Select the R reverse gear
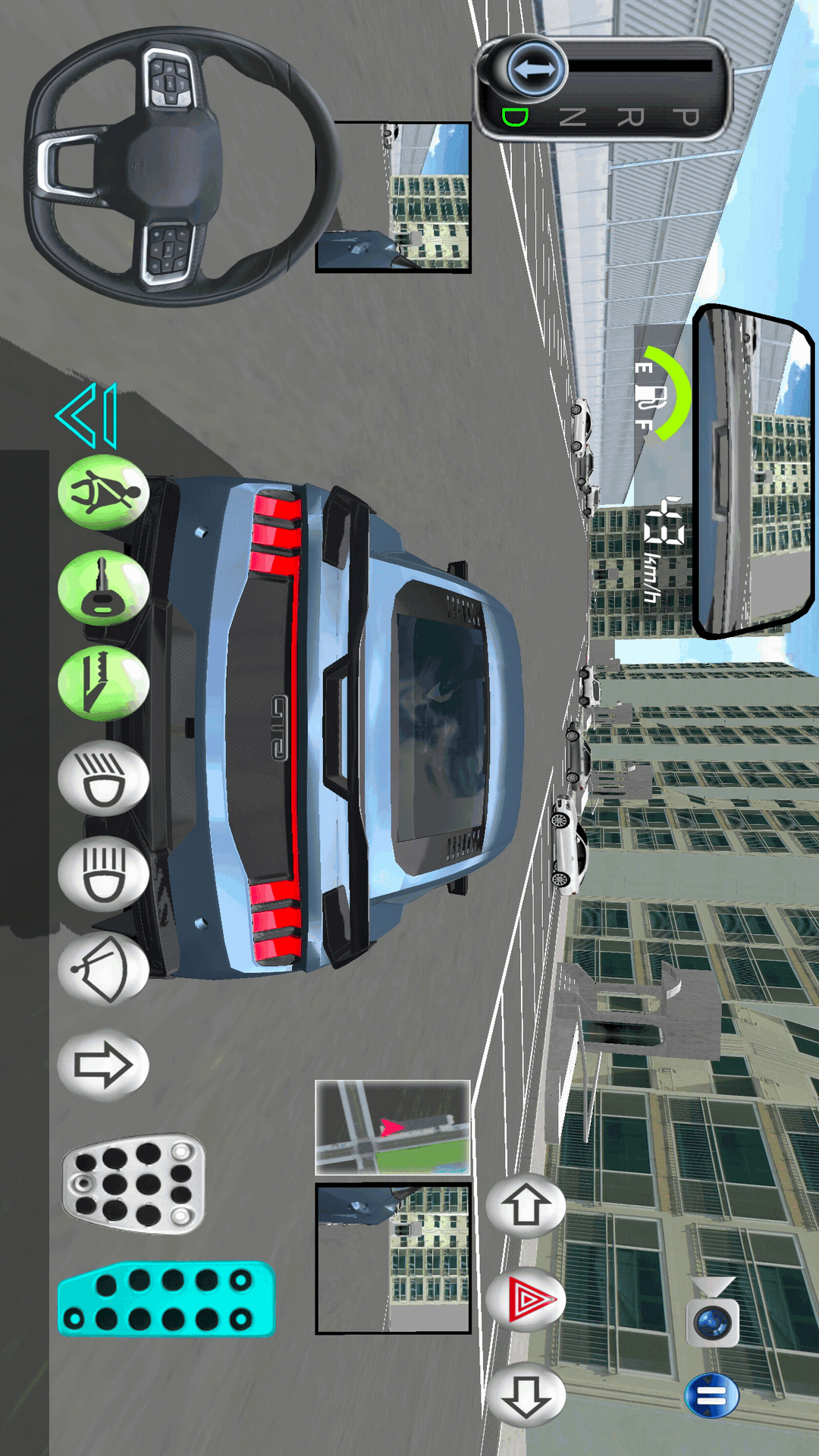 [x=630, y=118]
